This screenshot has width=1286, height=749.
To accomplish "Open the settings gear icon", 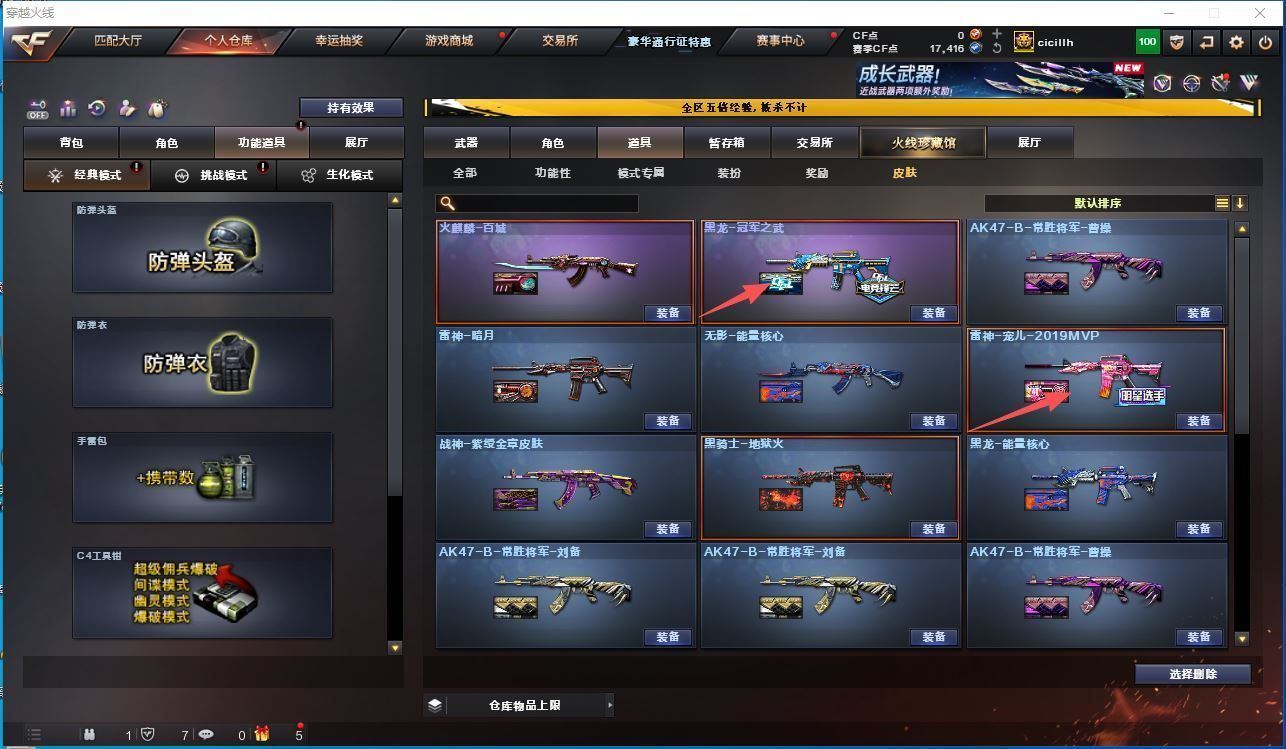I will [1236, 42].
